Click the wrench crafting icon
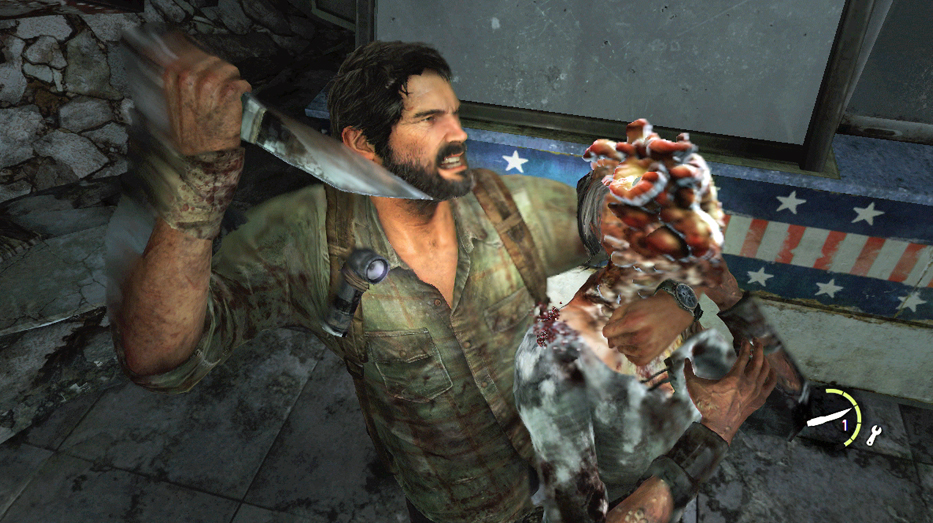This screenshot has width=933, height=523. [872, 433]
